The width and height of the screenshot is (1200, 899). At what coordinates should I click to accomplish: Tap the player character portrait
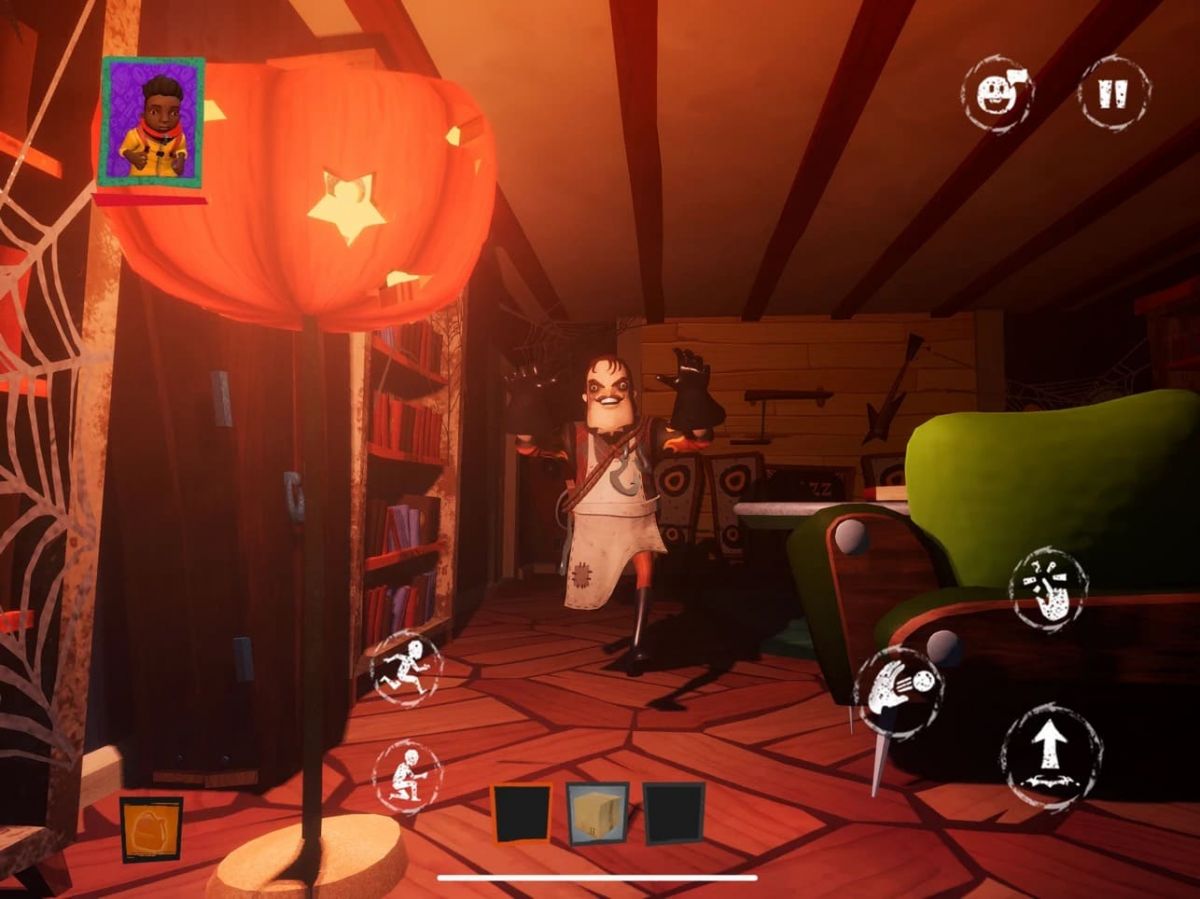152,122
